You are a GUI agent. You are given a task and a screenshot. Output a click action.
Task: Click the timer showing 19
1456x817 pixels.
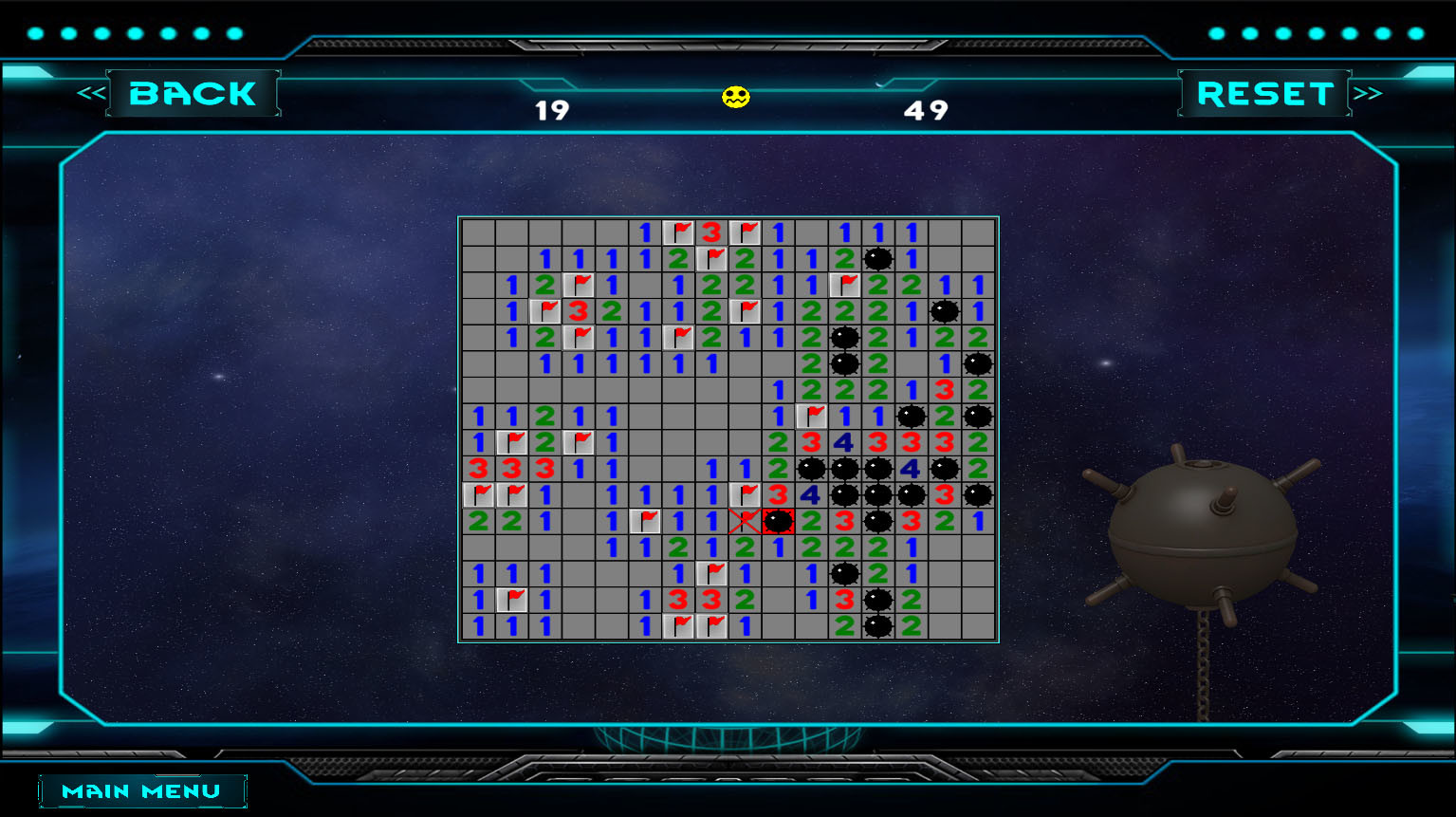click(556, 109)
